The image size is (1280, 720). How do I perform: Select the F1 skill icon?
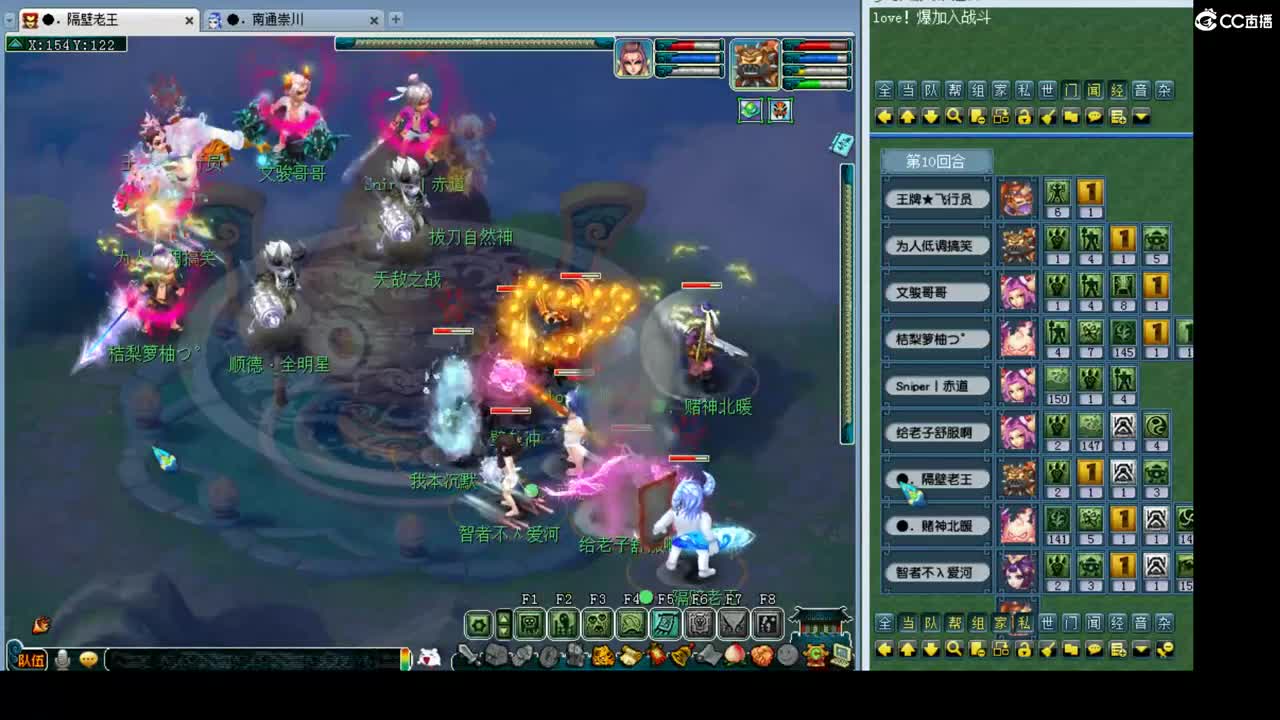[x=528, y=622]
